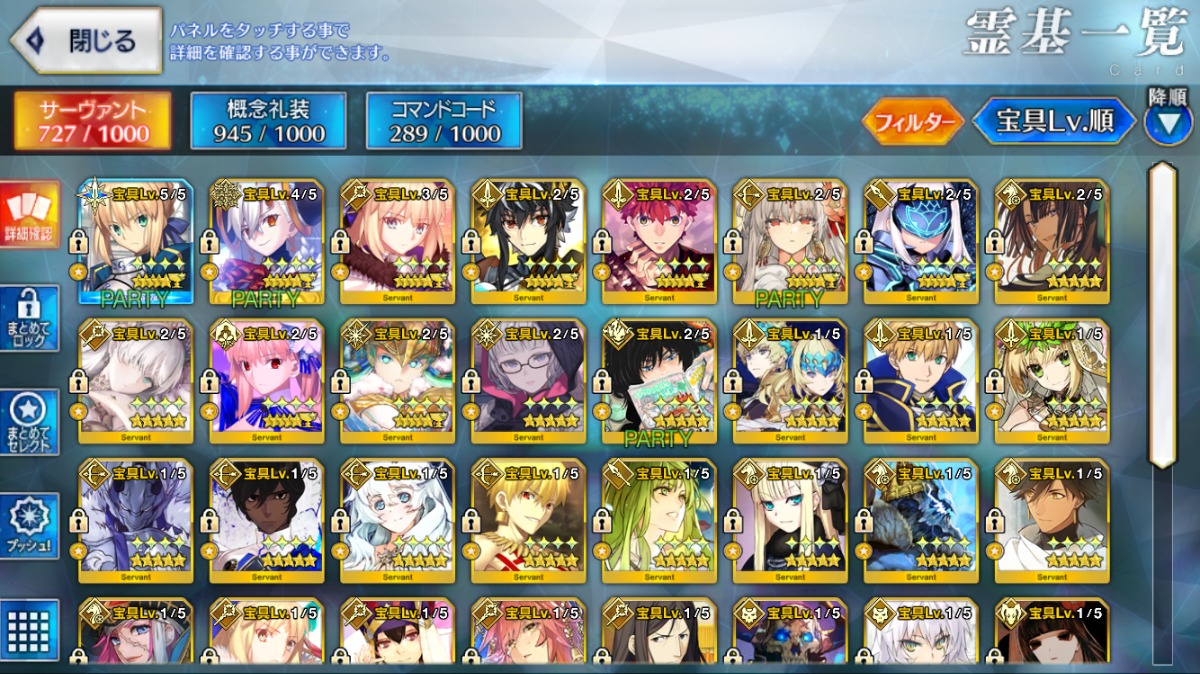Select the hooded servant wearing glasses
The height and width of the screenshot is (674, 1200).
pos(529,380)
